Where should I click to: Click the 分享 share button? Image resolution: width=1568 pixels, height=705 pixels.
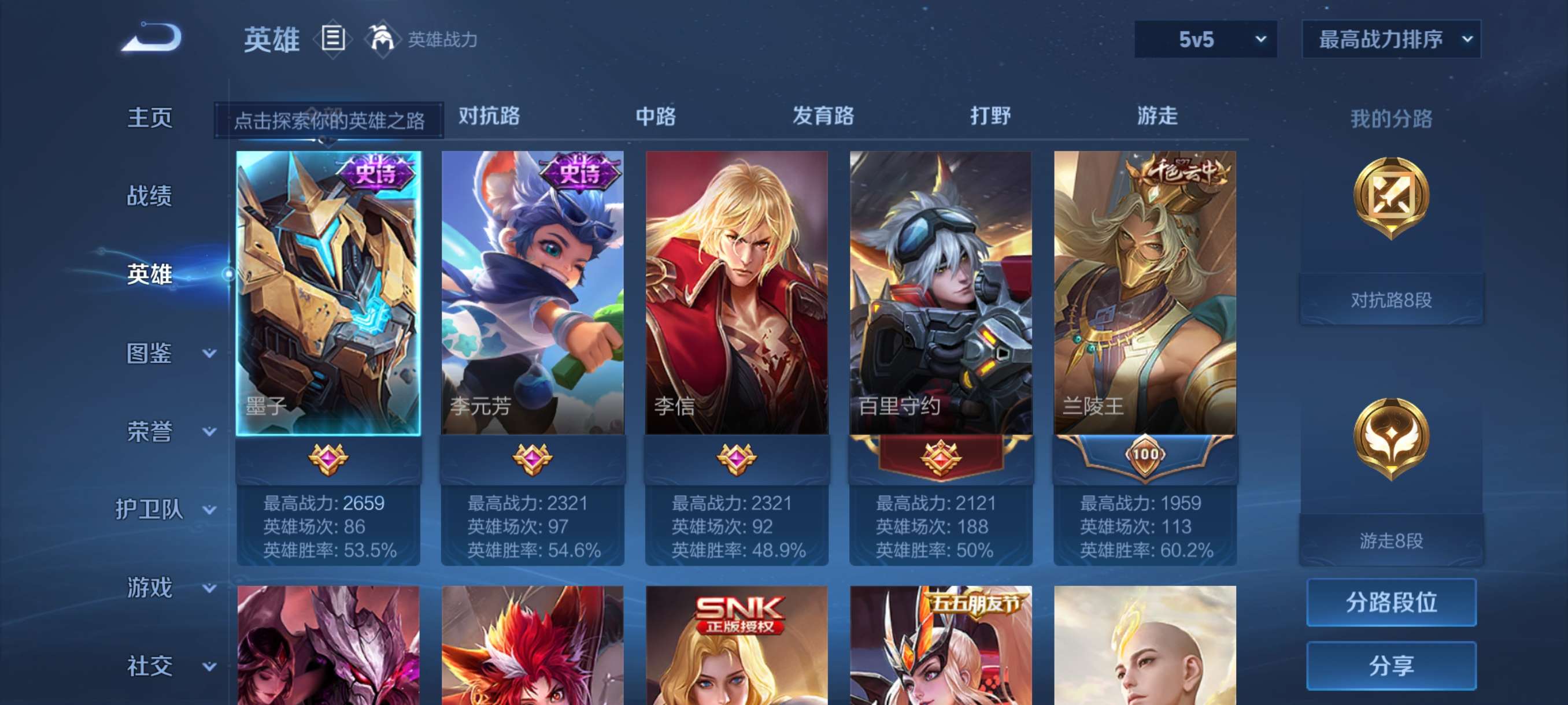[x=1392, y=666]
